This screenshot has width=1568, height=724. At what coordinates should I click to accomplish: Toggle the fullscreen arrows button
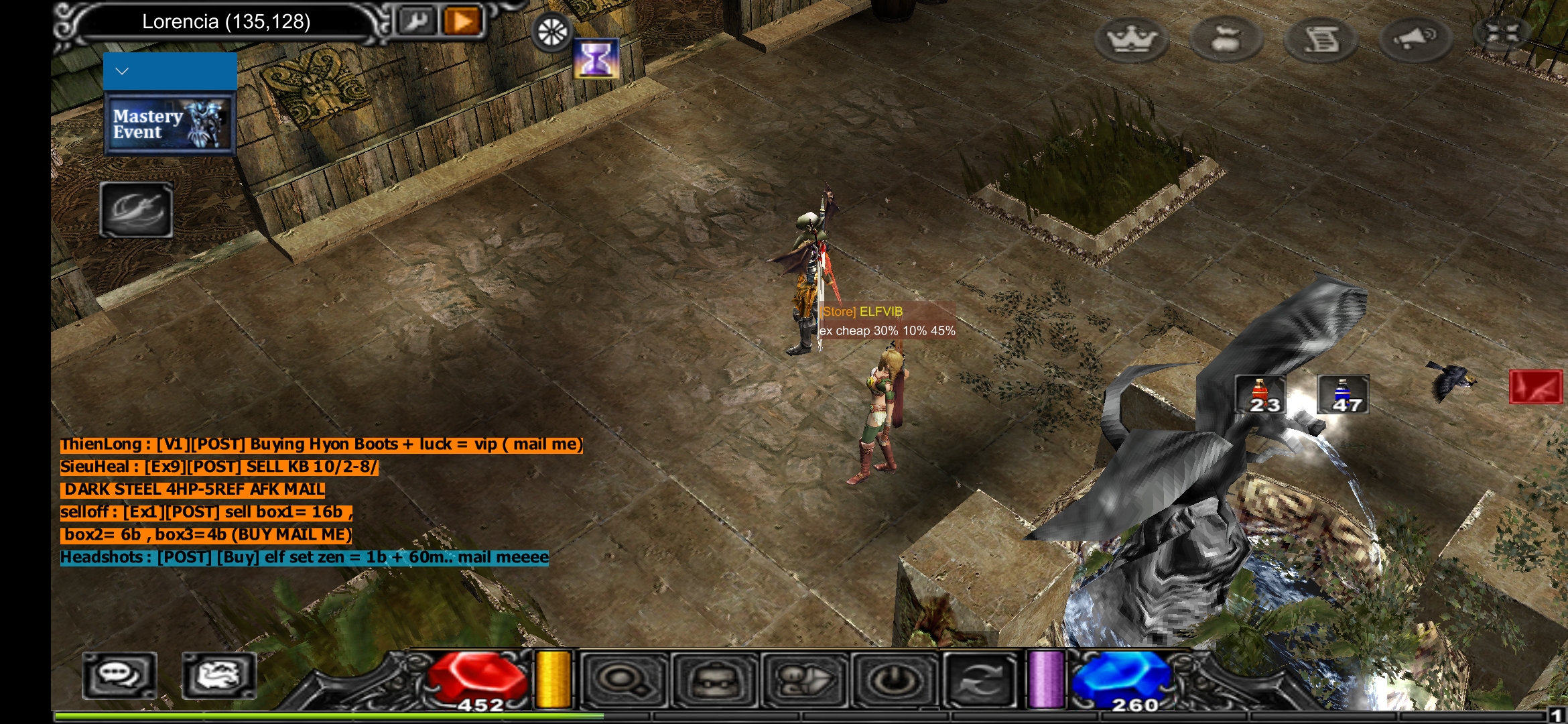click(x=1502, y=34)
